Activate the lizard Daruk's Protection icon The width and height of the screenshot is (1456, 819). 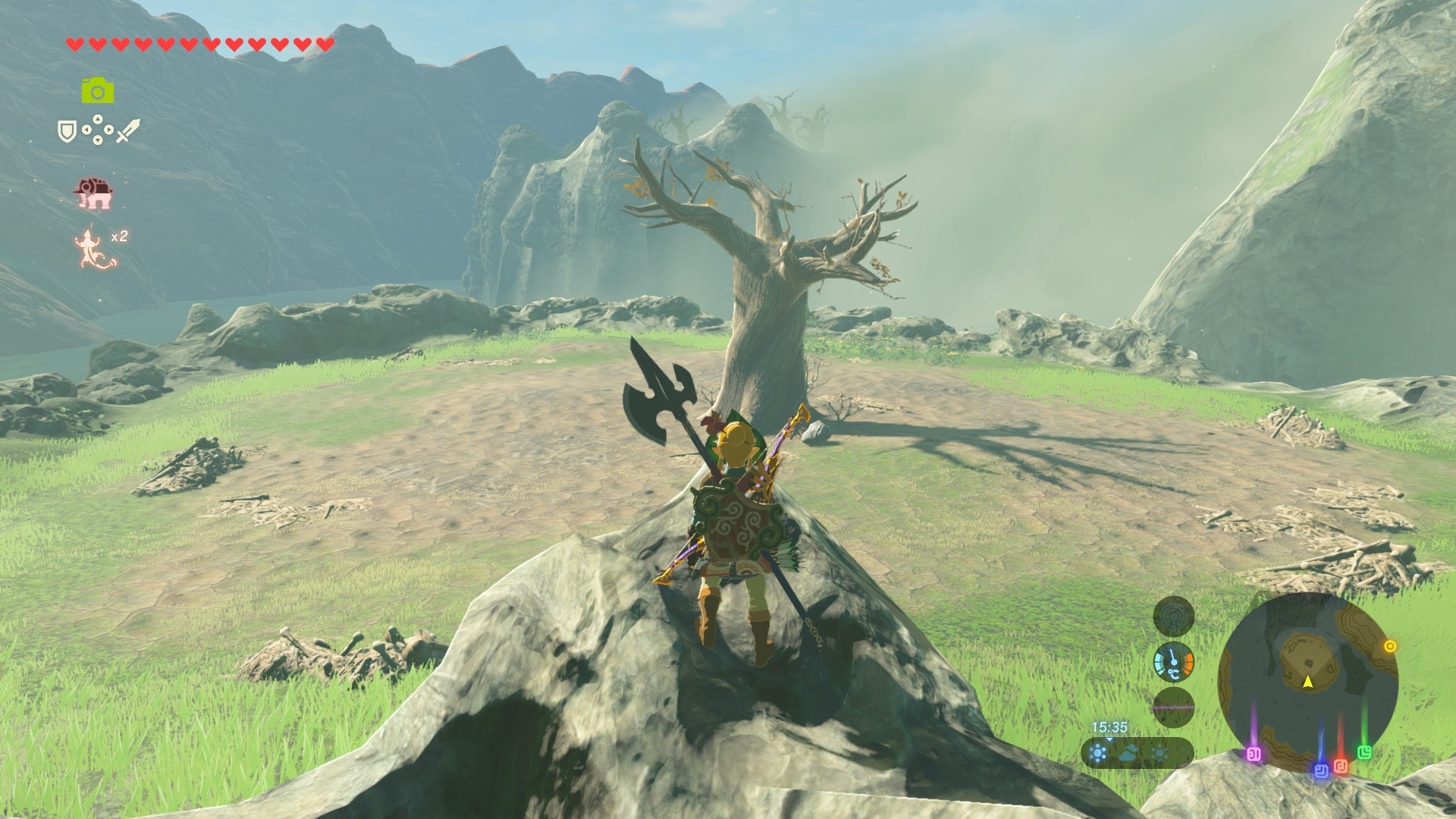coord(93,249)
